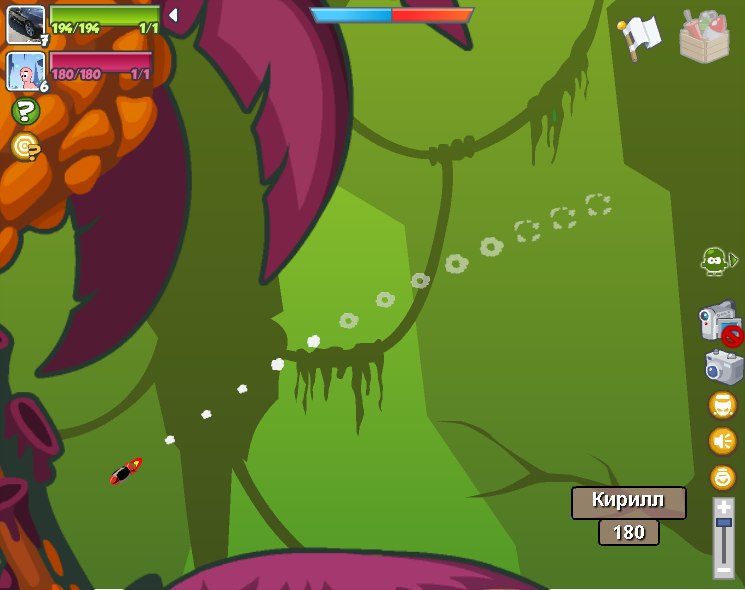The height and width of the screenshot is (590, 745).
Task: Collapse the team health panel arrow
Action: coord(172,15)
